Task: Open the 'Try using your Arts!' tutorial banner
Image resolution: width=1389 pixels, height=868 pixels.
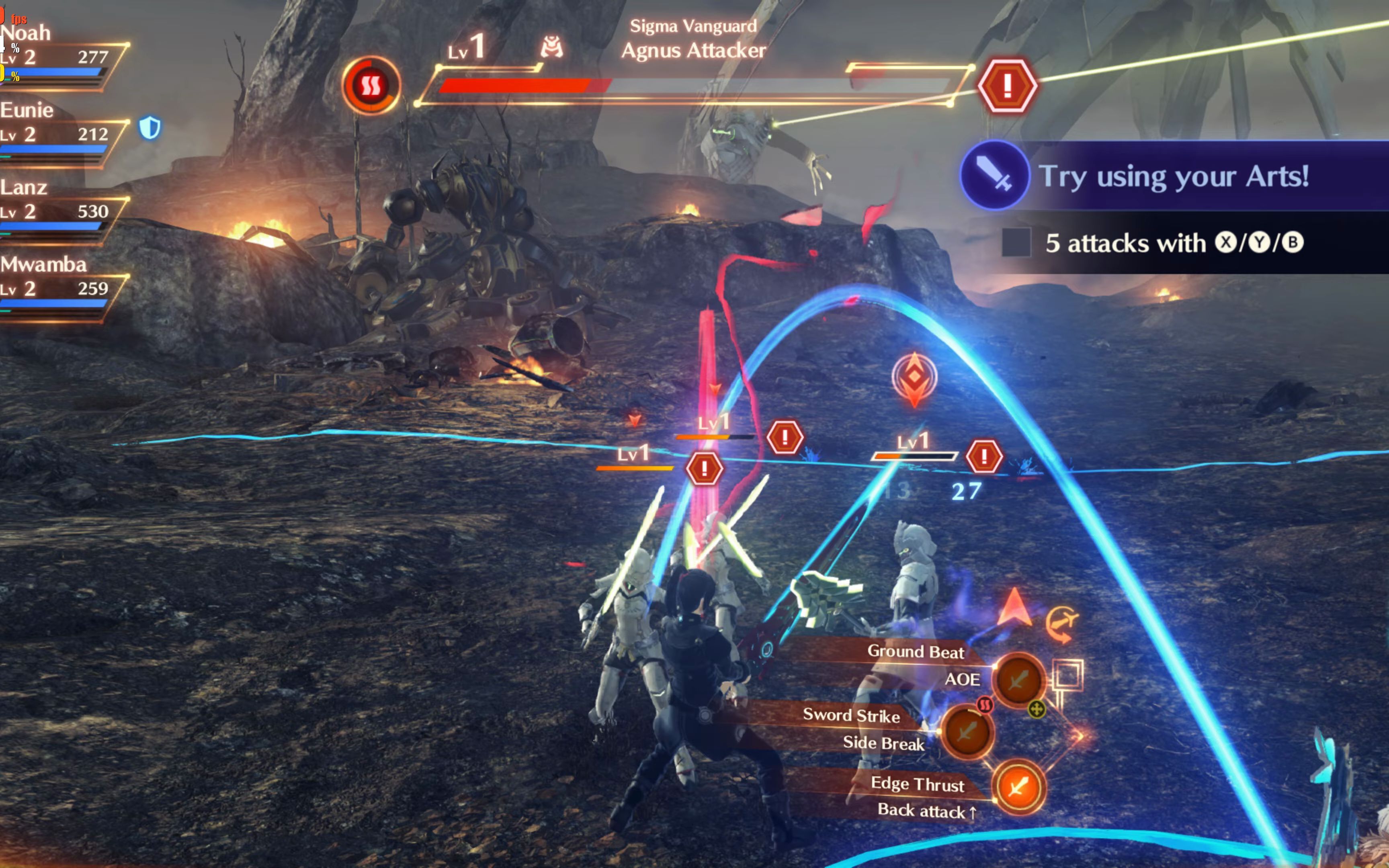Action: pyautogui.click(x=1173, y=176)
